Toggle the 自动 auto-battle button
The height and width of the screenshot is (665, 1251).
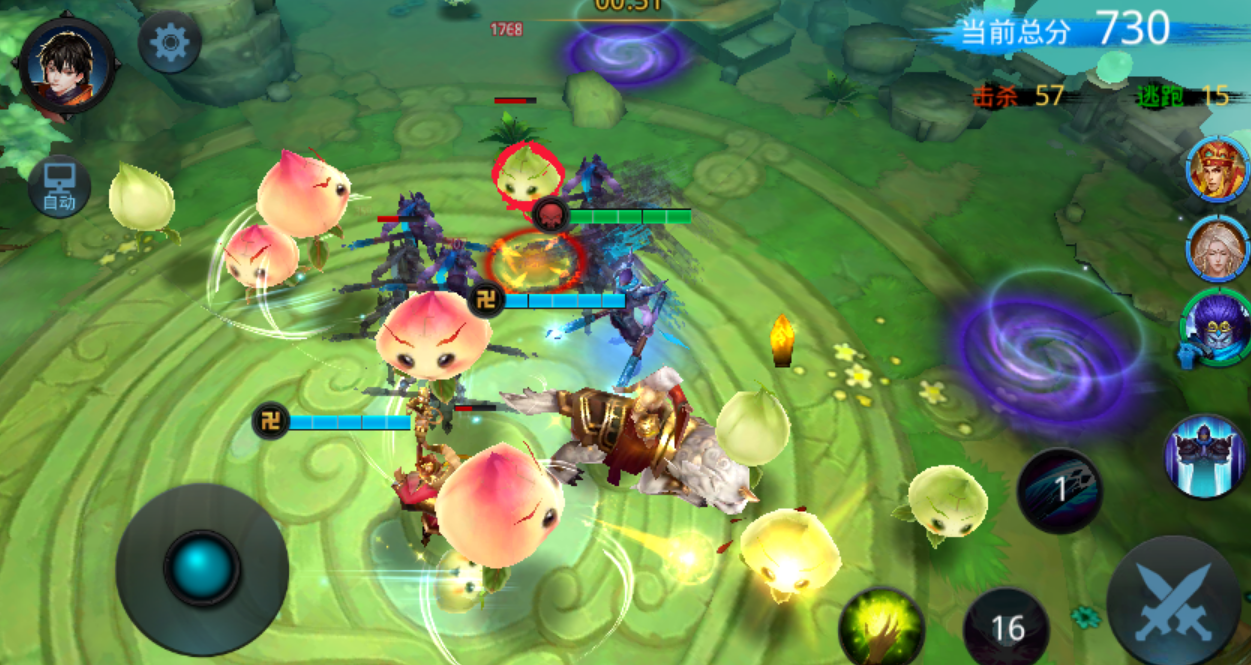[x=59, y=187]
